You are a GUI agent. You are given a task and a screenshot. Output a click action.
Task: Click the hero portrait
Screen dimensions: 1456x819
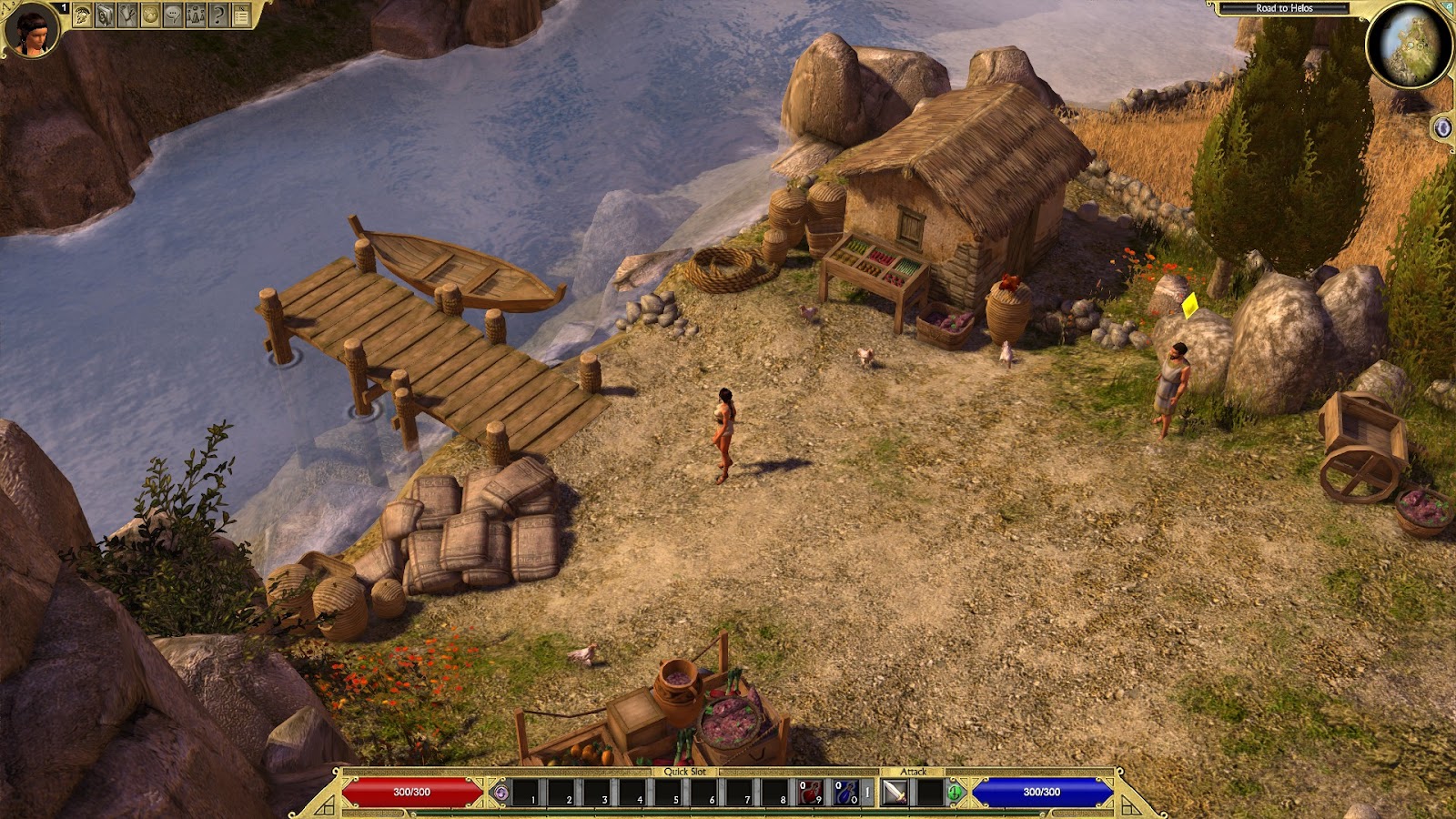(x=31, y=29)
